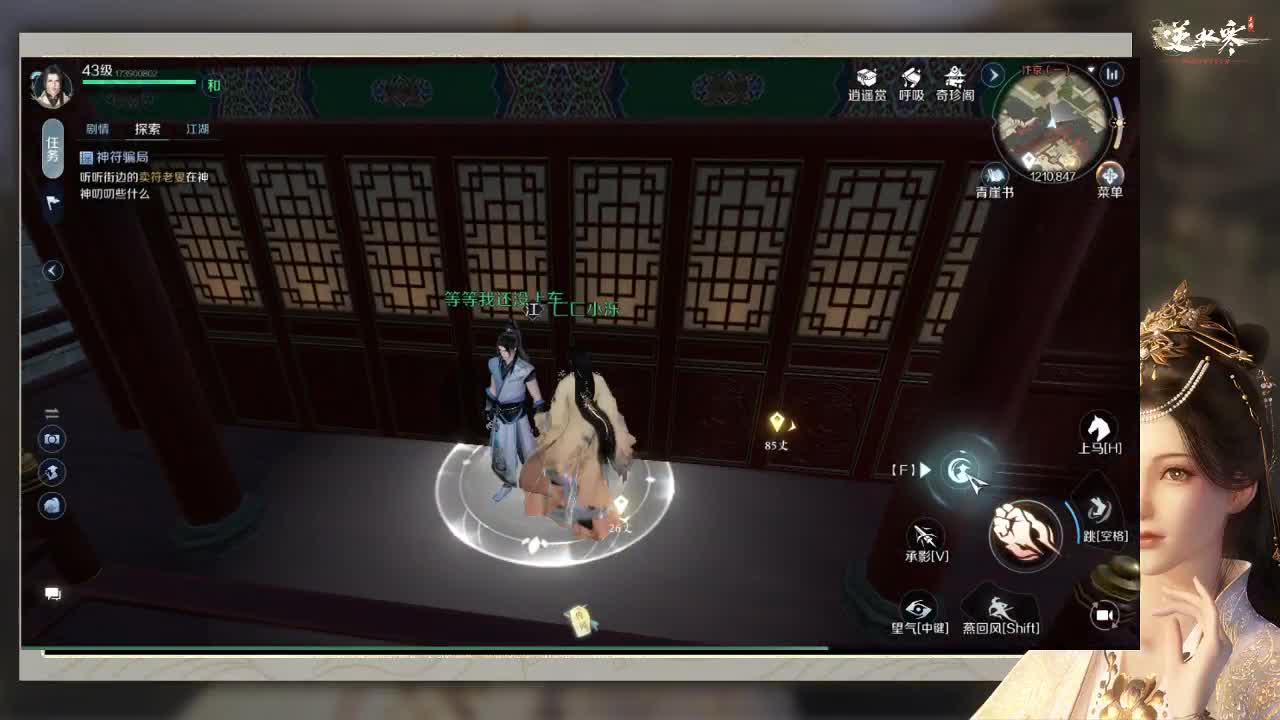
Task: Switch to the 江湖 quest tab
Action: point(197,128)
